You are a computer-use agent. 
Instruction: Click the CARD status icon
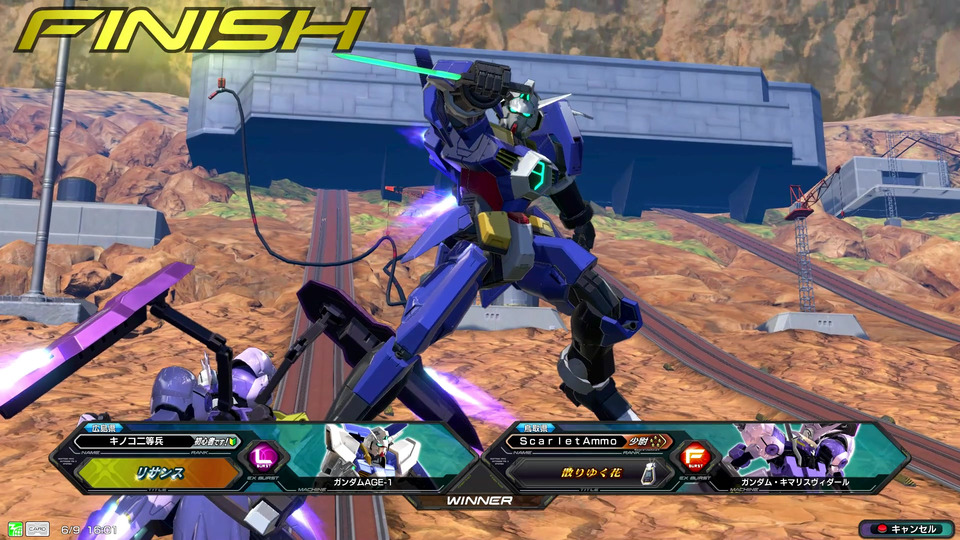(37, 529)
